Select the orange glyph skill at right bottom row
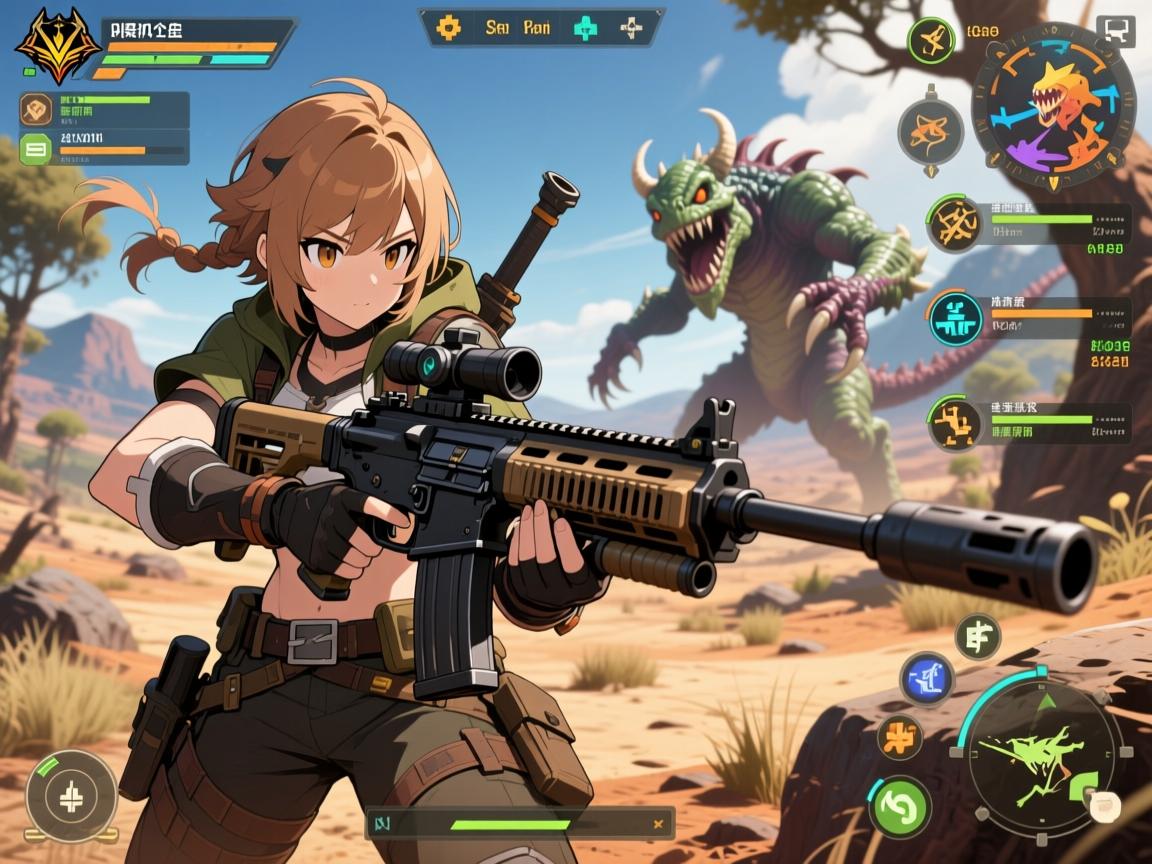Image resolution: width=1152 pixels, height=864 pixels. [955, 421]
